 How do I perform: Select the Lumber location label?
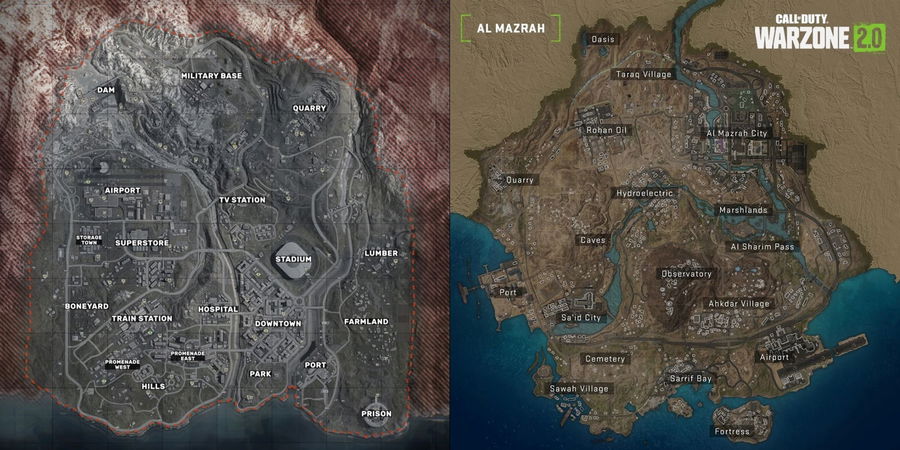pyautogui.click(x=381, y=253)
